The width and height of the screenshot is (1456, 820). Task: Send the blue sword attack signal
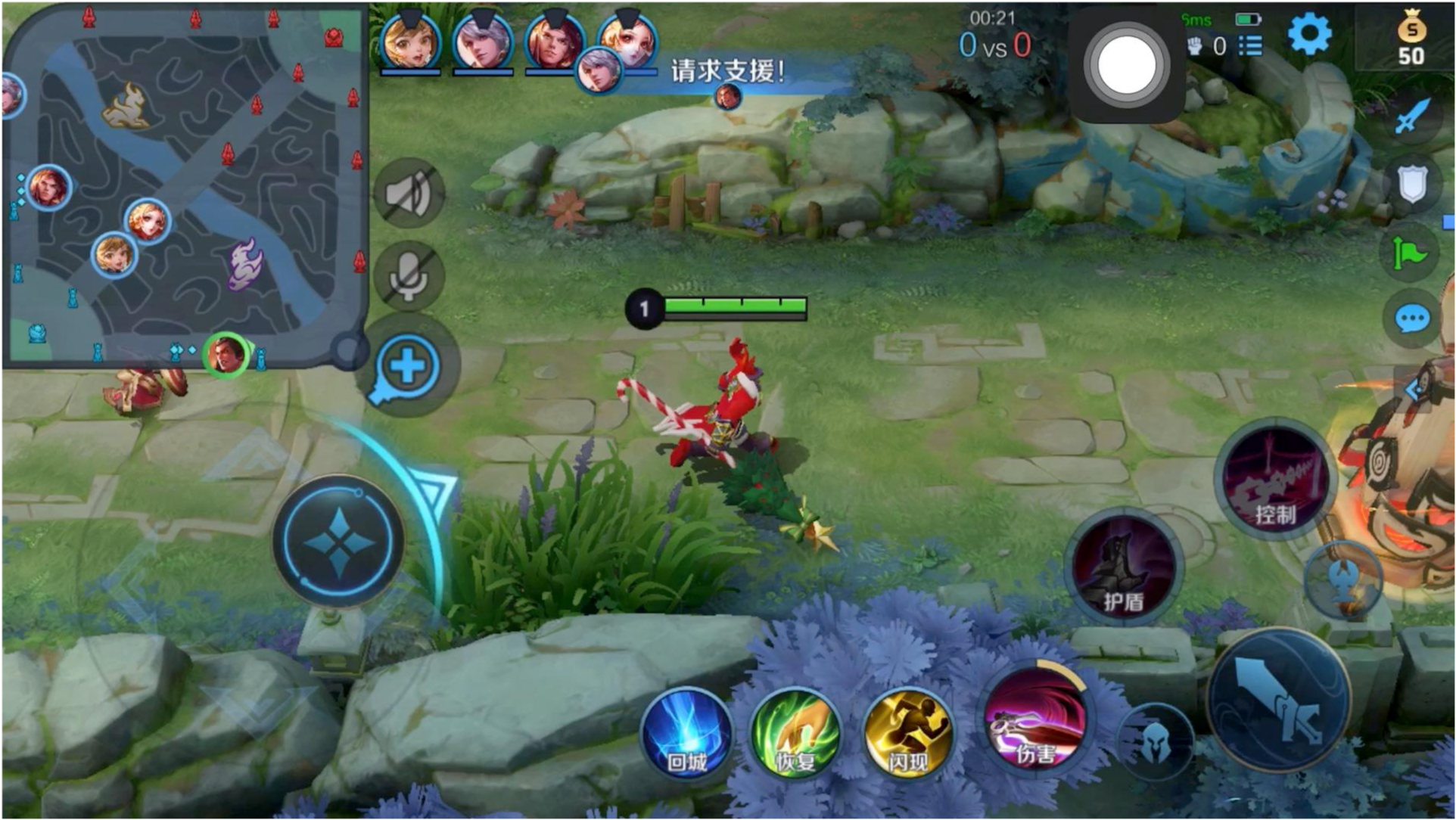[x=1412, y=116]
